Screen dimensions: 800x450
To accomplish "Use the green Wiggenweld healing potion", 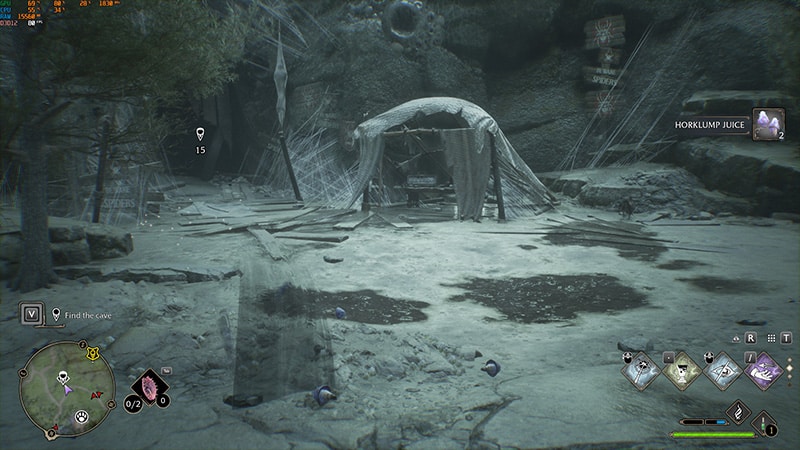I will click(765, 421).
